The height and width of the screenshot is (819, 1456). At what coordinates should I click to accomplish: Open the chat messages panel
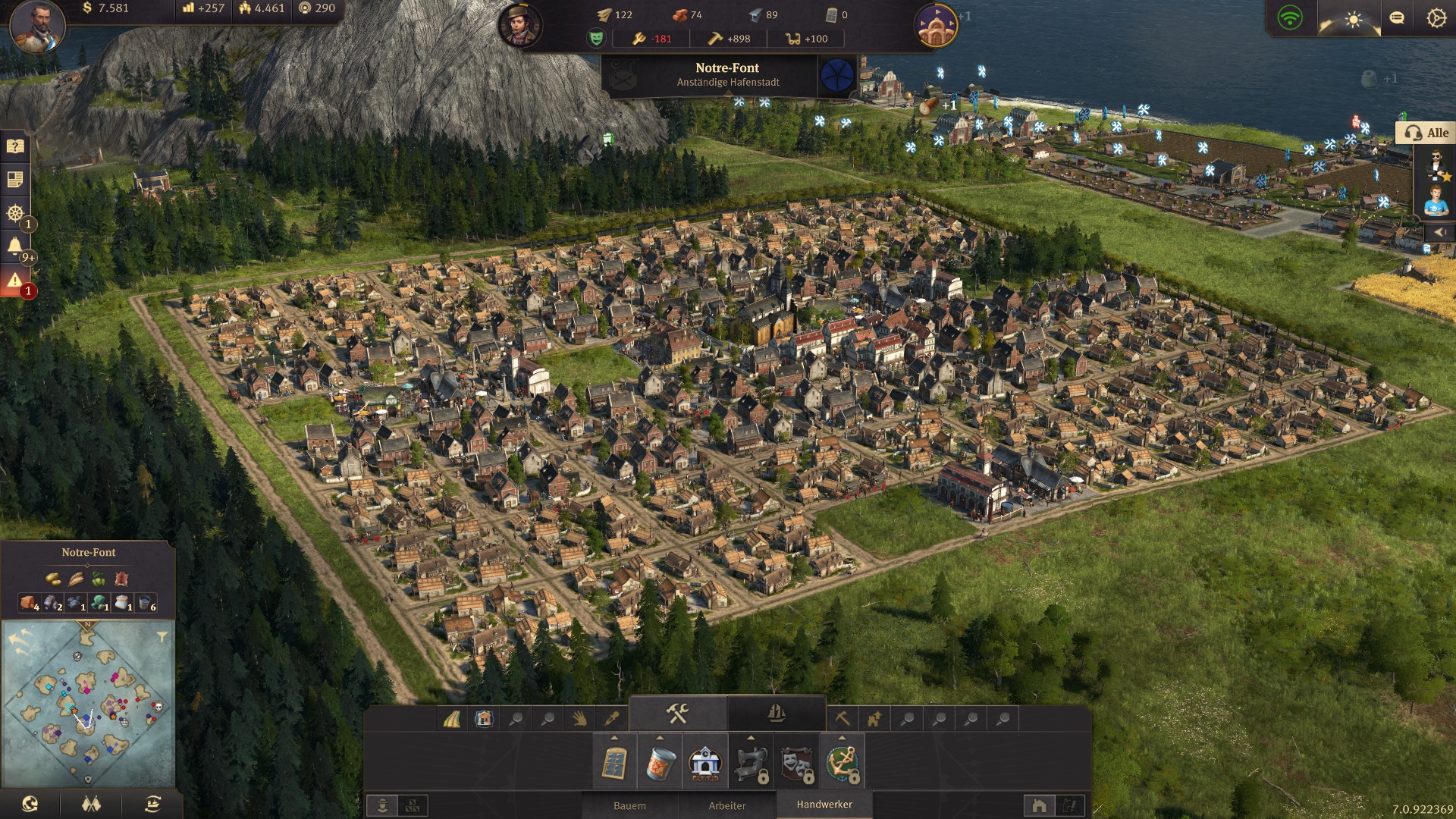pos(1397,18)
